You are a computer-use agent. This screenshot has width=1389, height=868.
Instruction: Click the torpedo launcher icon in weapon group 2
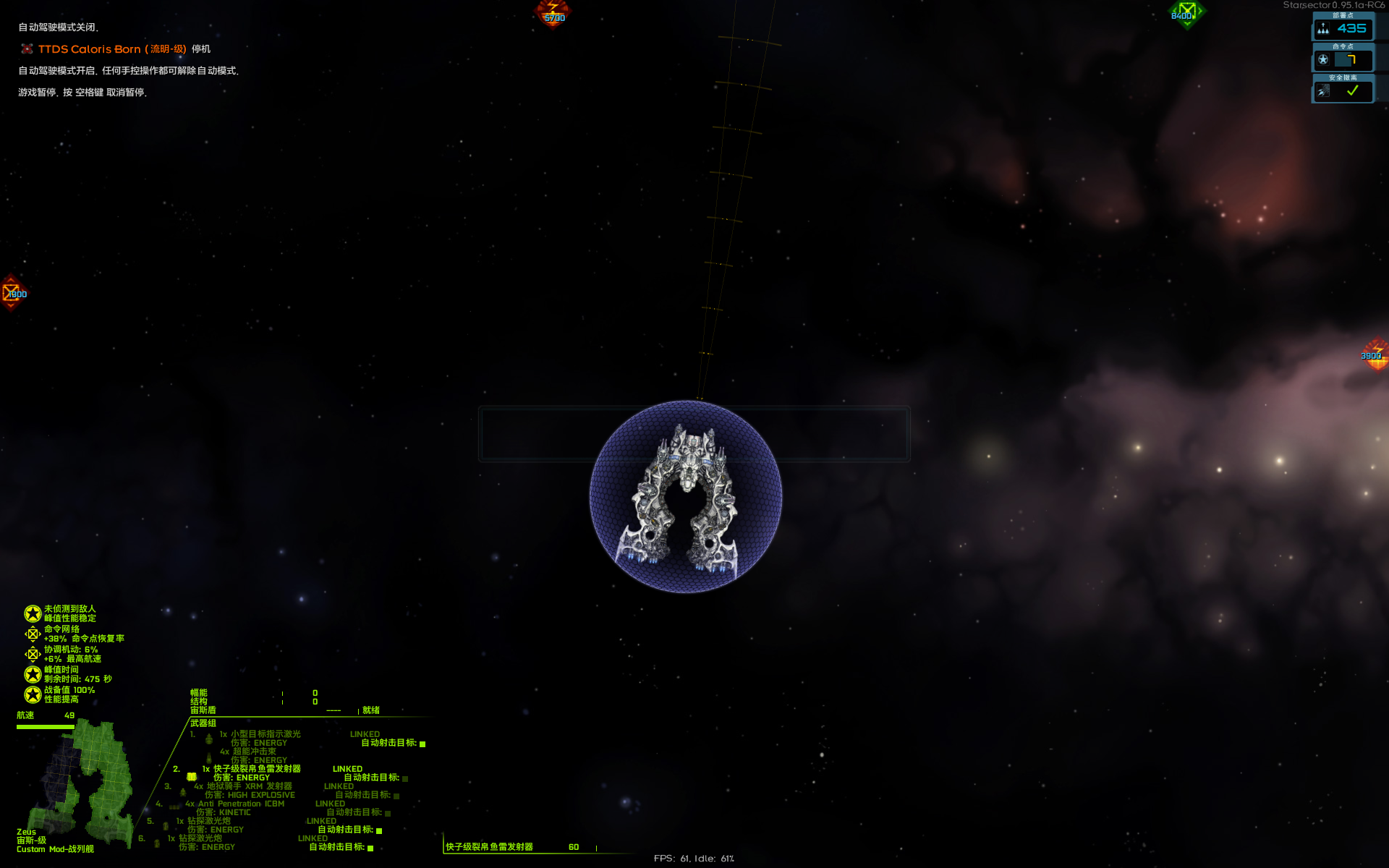click(191, 777)
